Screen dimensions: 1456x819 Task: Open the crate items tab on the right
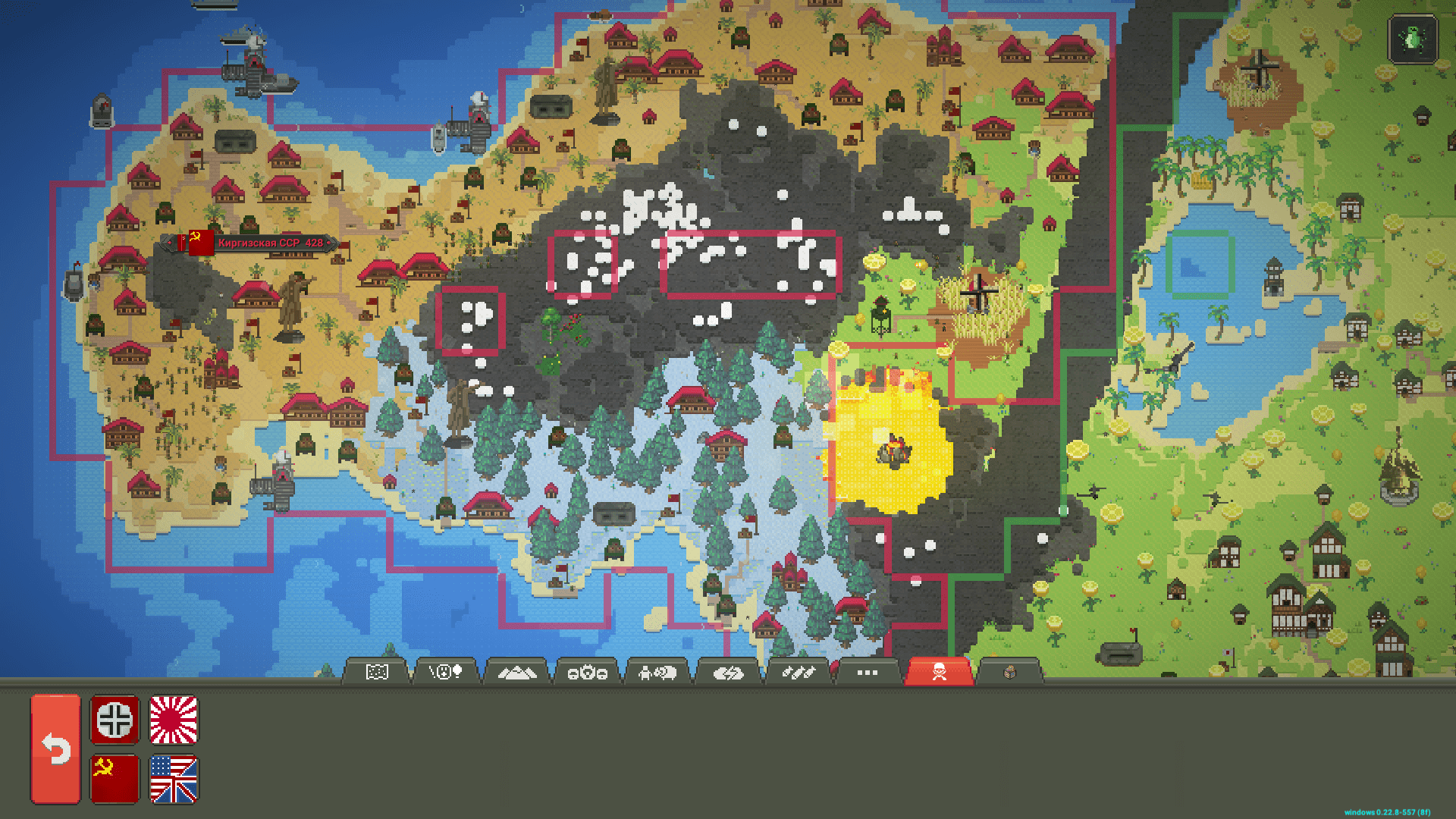[x=1009, y=670]
